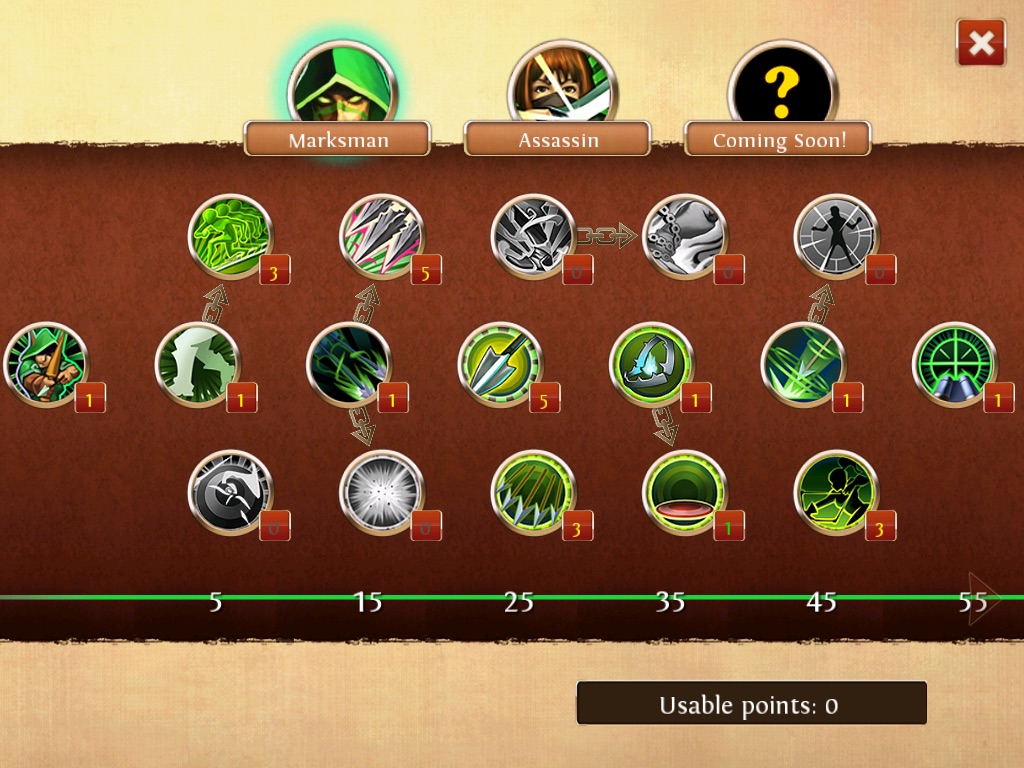
Task: Choose the green radar crosshair skill
Action: click(x=954, y=364)
